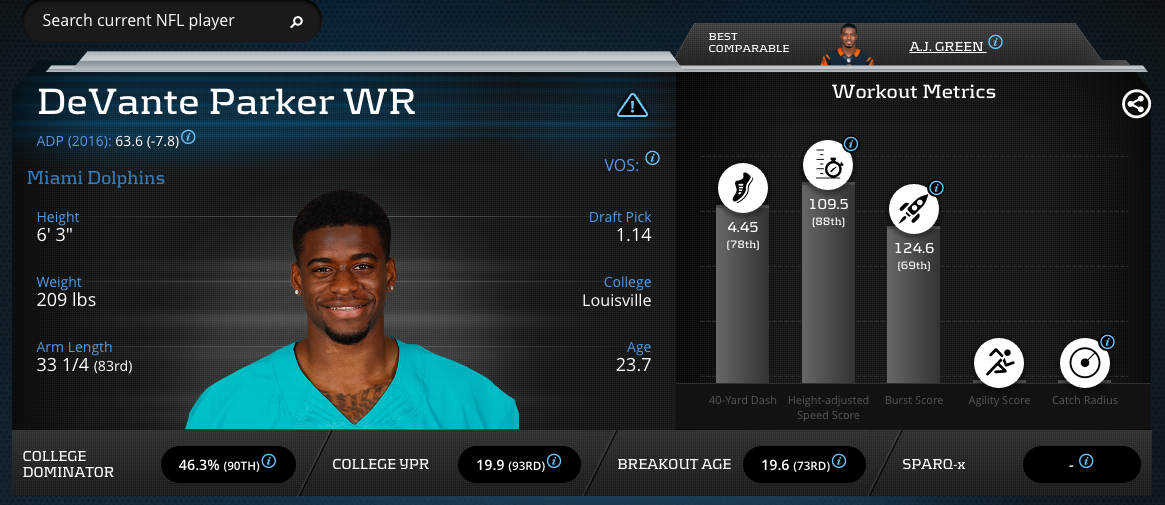Show the ADP info tooltip icon

tap(188, 137)
